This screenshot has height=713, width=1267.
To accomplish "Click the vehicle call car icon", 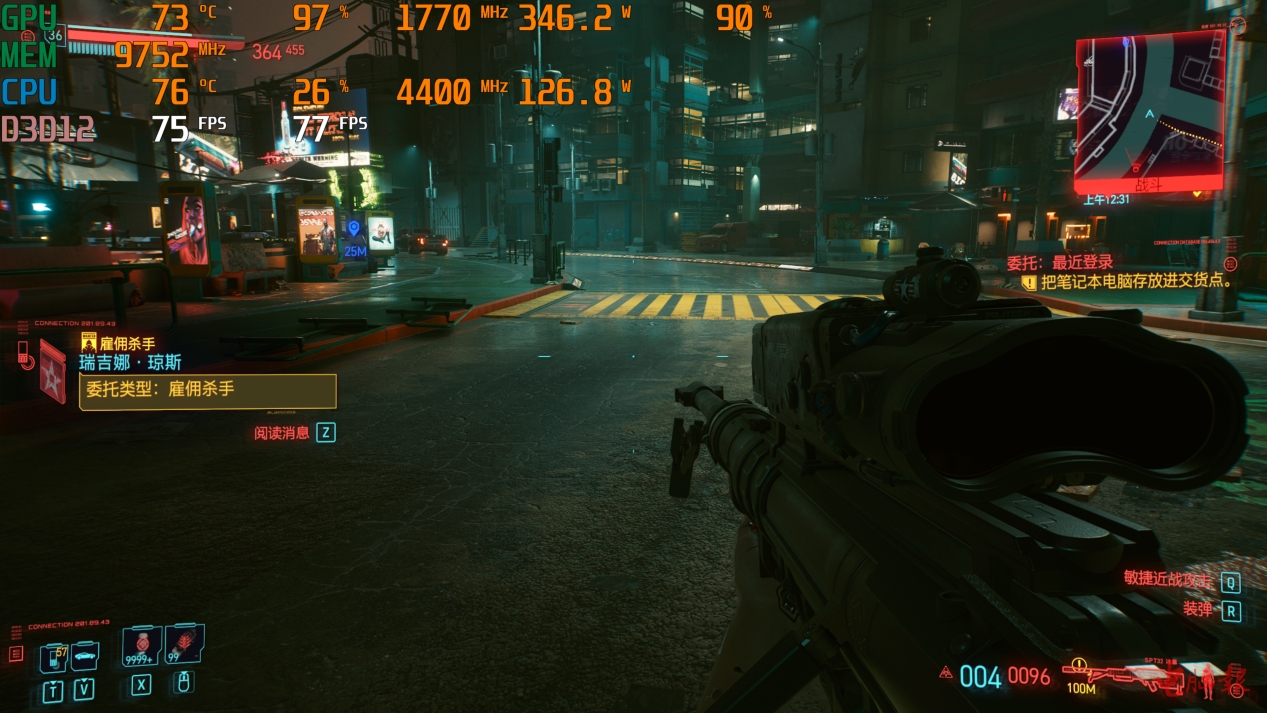I will click(x=85, y=656).
